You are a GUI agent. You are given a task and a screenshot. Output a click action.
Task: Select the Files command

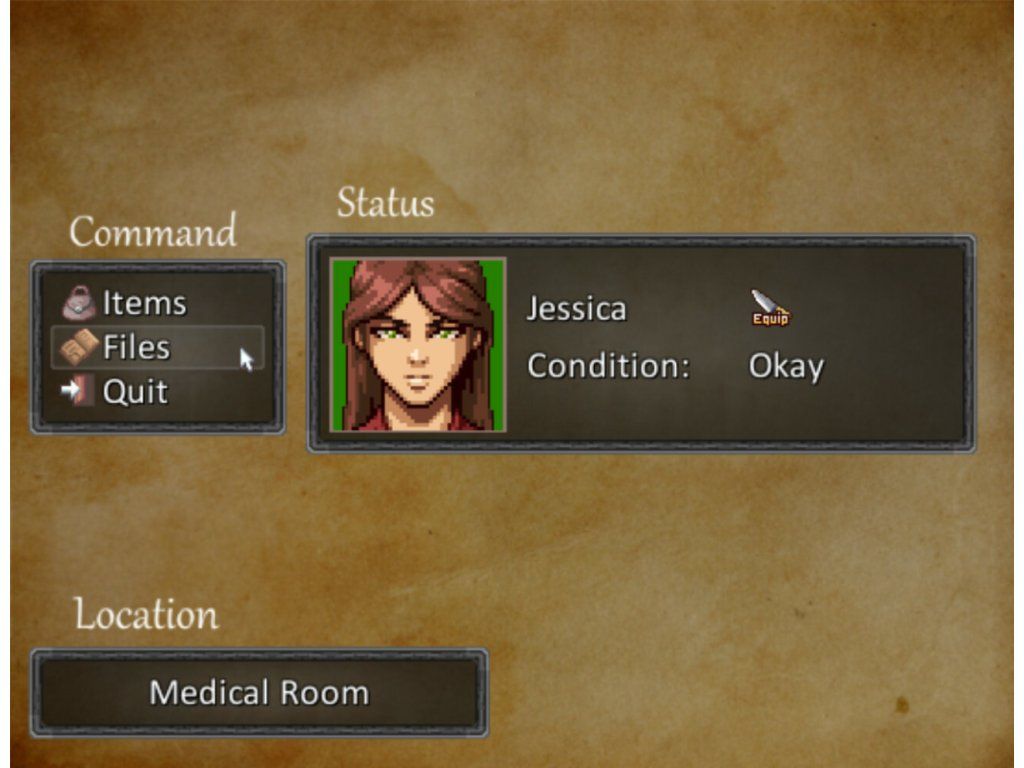coord(136,347)
